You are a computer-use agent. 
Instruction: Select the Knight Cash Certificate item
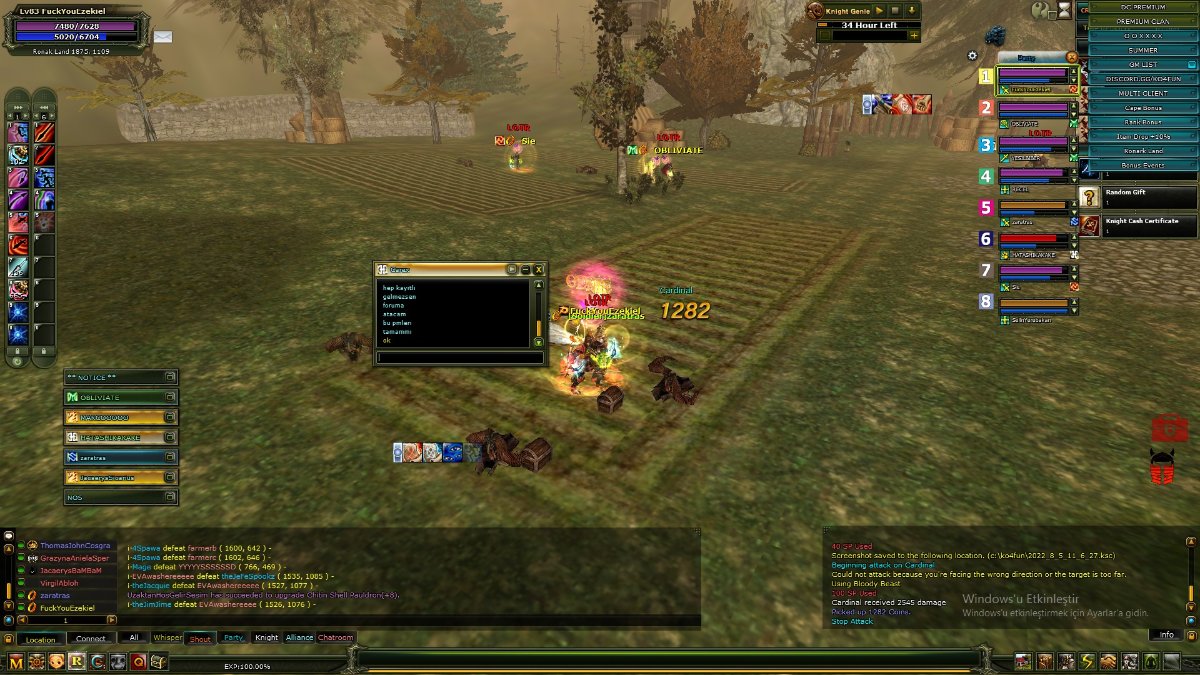tap(1137, 225)
